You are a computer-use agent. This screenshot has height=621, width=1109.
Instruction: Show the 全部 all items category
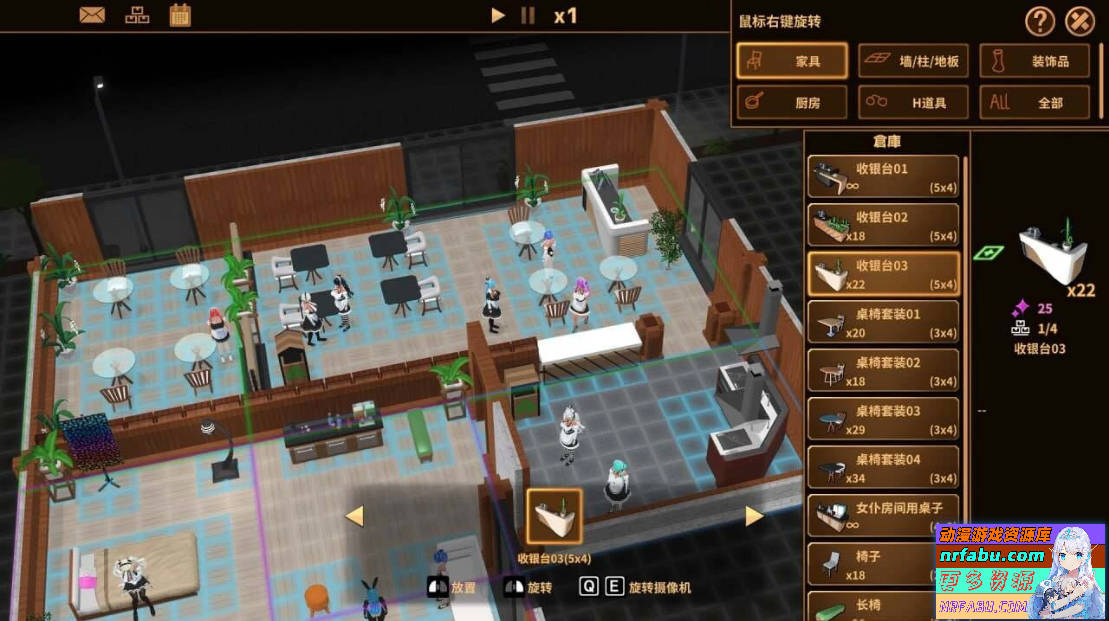coord(1034,102)
